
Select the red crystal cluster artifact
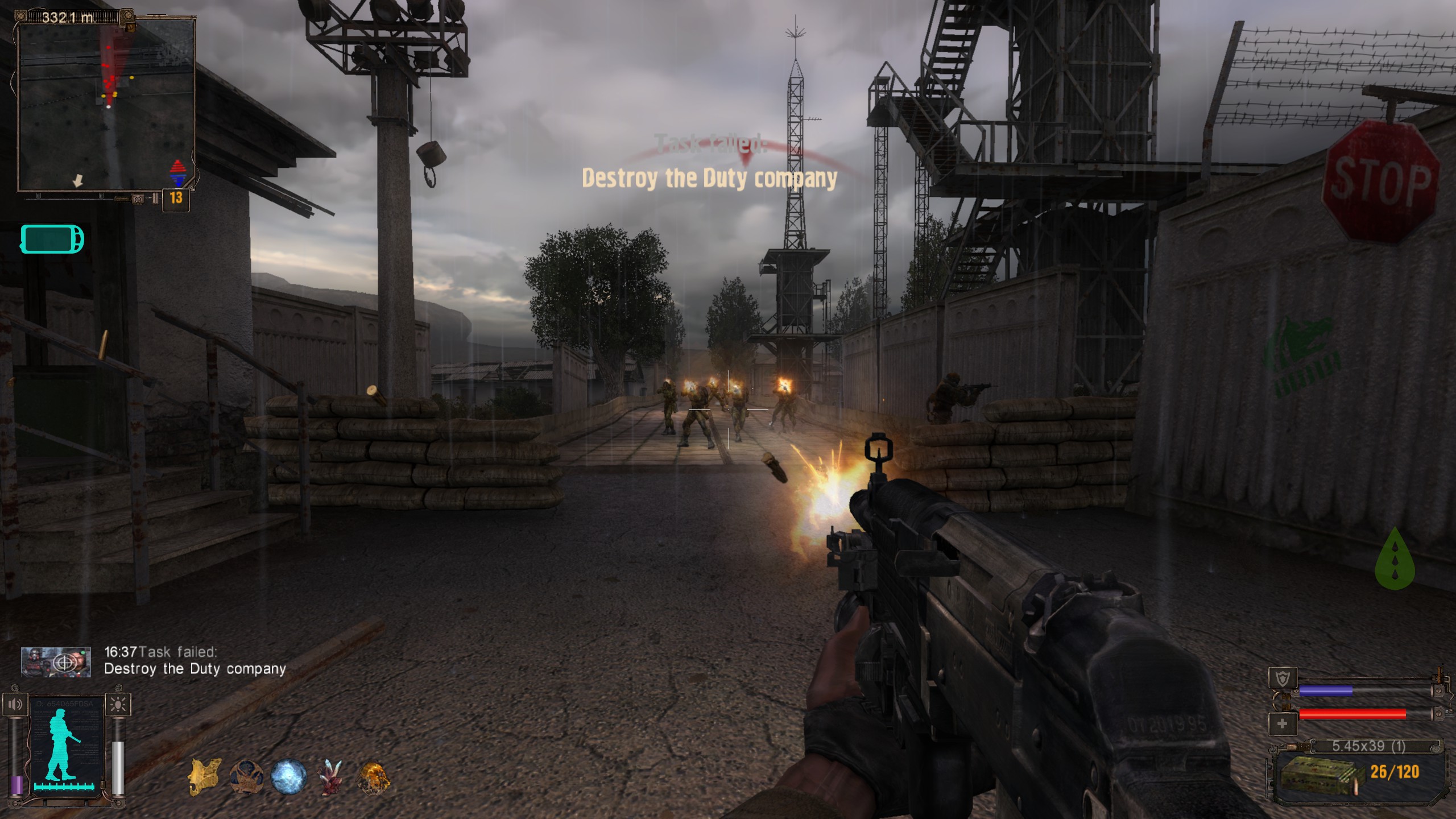[x=330, y=777]
